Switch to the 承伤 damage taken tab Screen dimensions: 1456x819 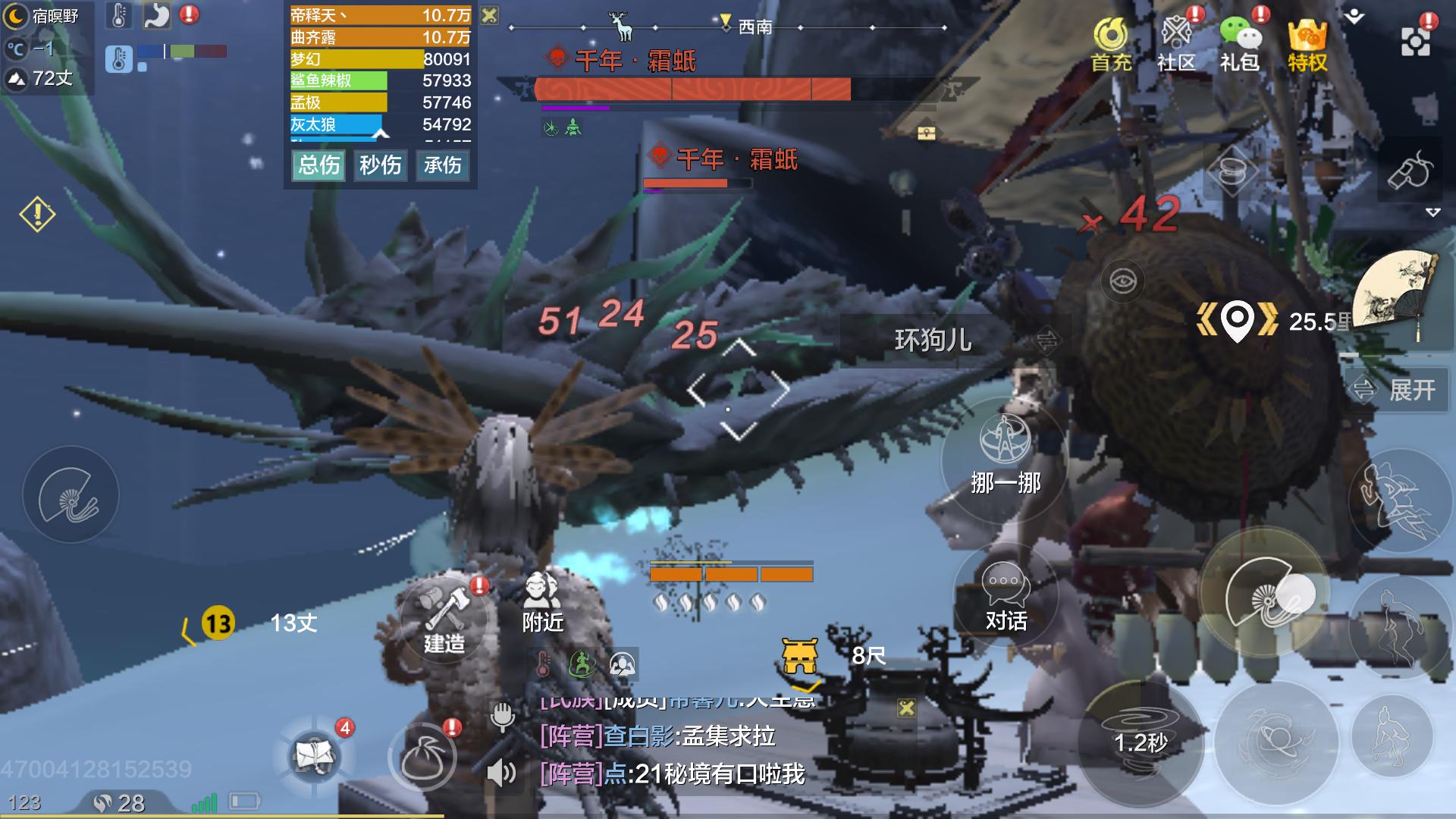click(x=442, y=165)
